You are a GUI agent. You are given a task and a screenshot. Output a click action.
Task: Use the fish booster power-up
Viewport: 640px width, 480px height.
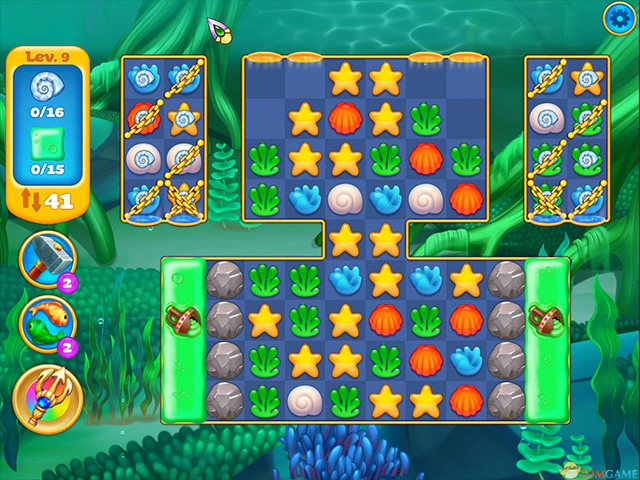[x=43, y=322]
